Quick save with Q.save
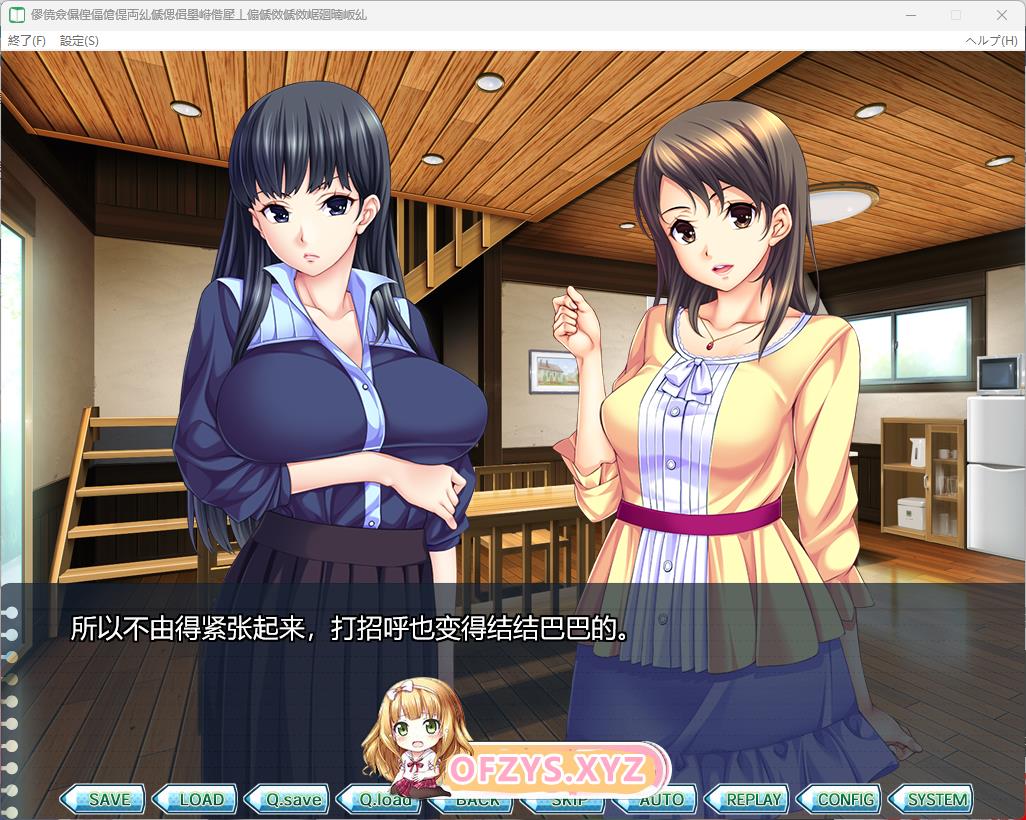Screen dimensions: 1026x820 [x=289, y=799]
